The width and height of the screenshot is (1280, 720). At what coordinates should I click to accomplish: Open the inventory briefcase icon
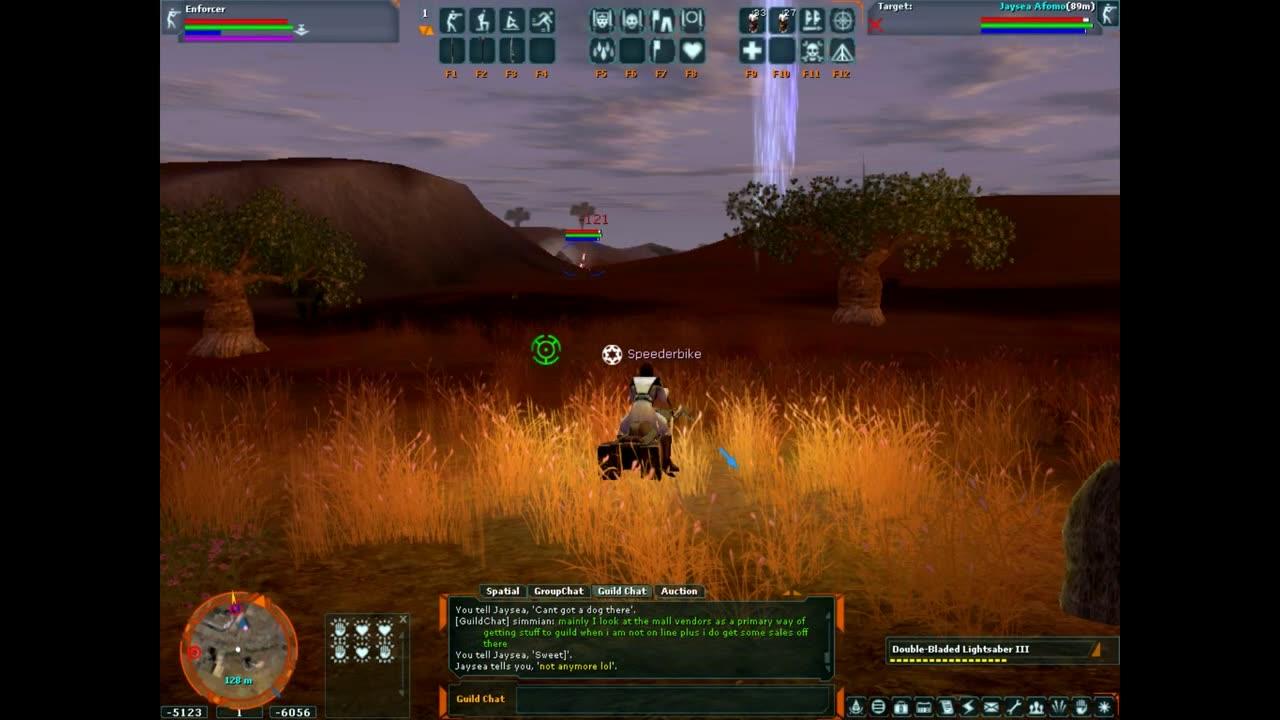[901, 707]
